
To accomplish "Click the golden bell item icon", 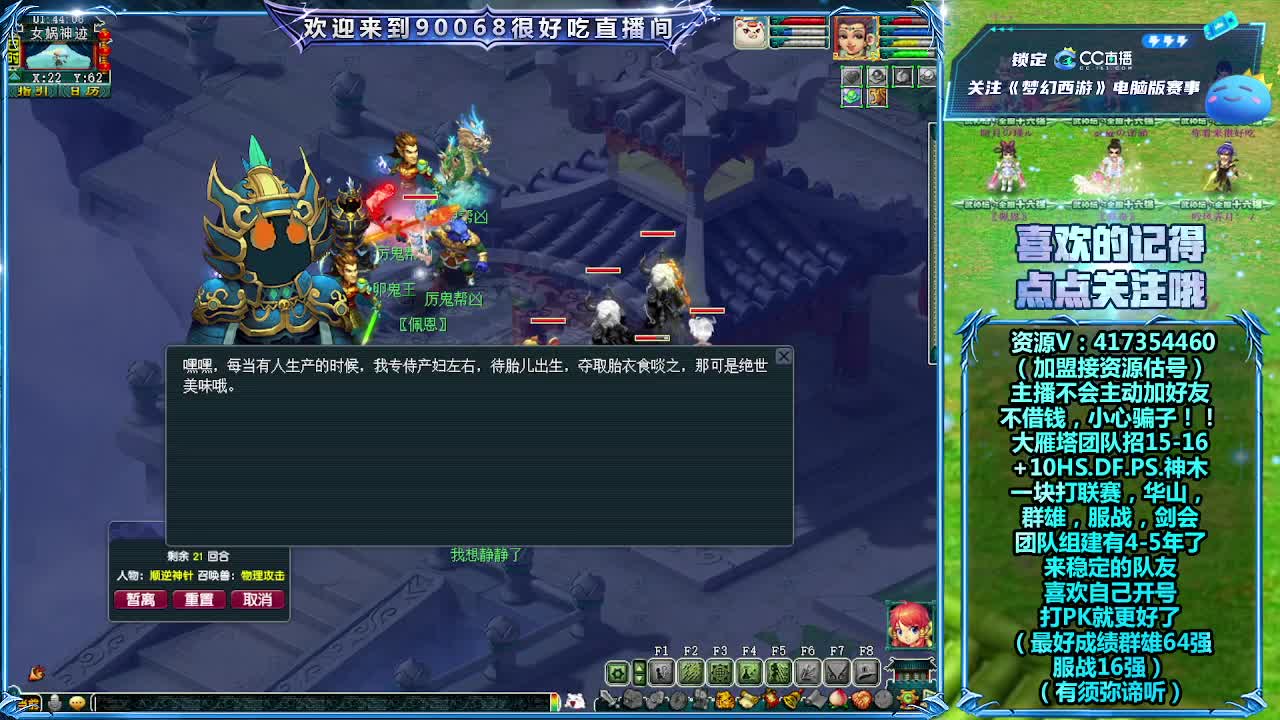I will tap(791, 699).
